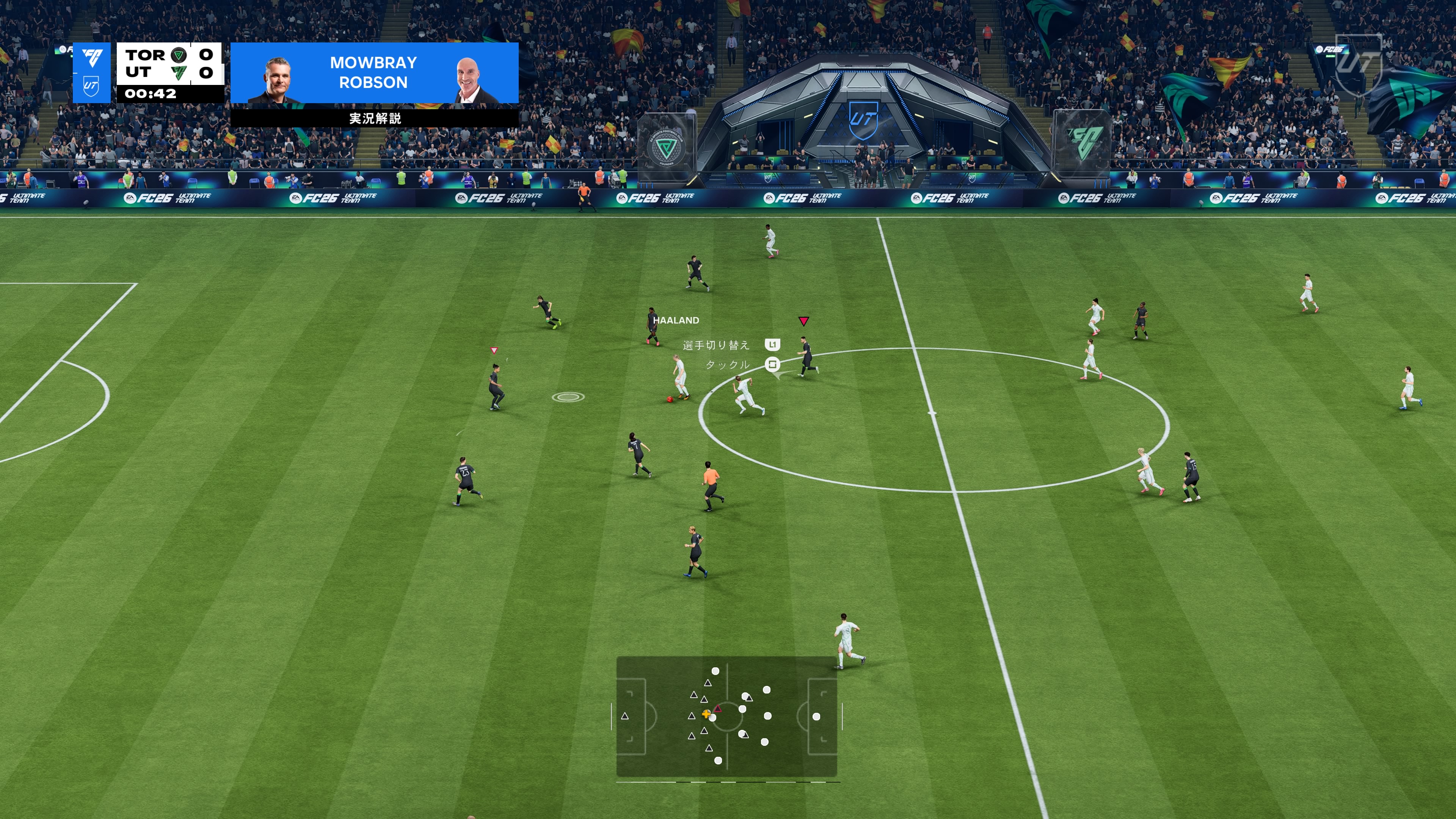
Task: Select the Mowbray and Robson commentary banner
Action: 374,73
